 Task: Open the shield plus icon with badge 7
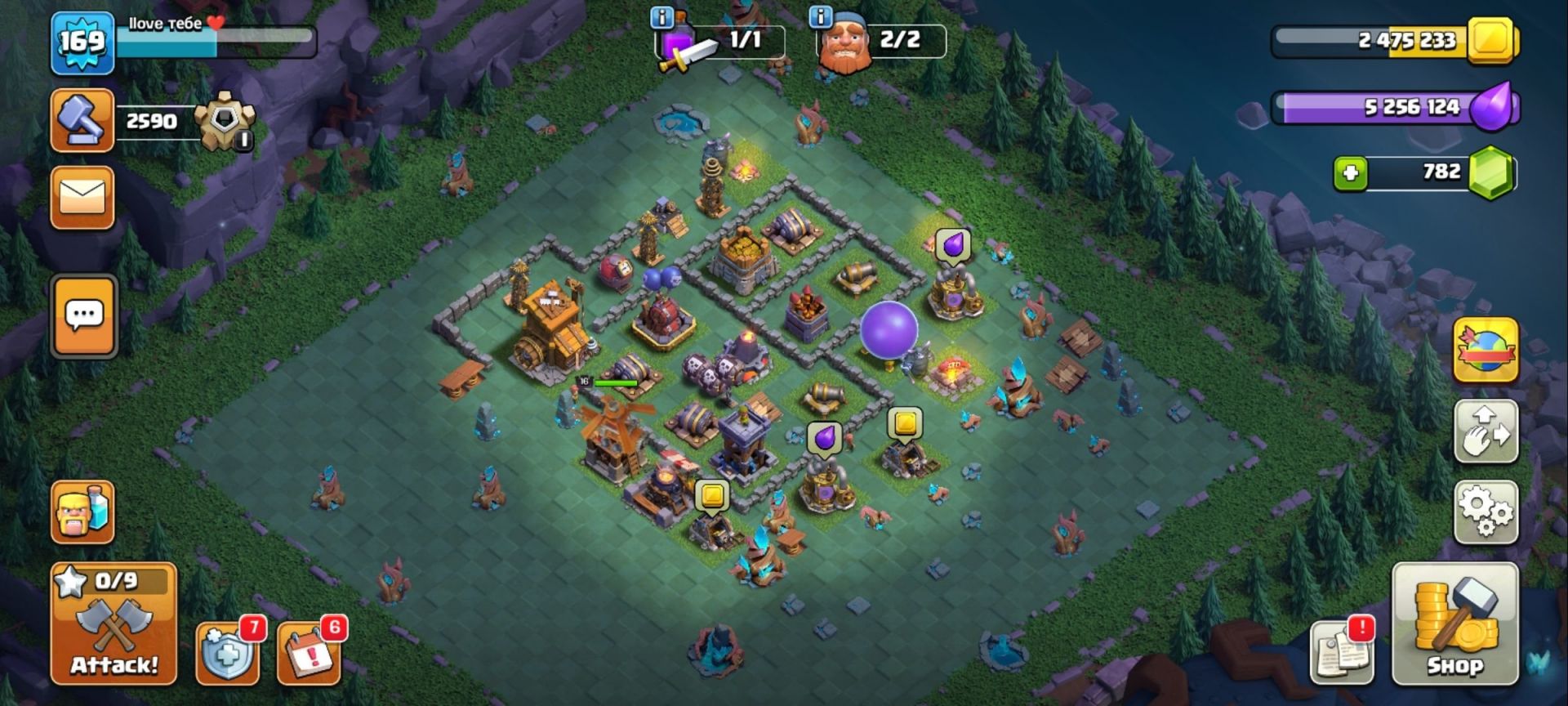(x=228, y=653)
